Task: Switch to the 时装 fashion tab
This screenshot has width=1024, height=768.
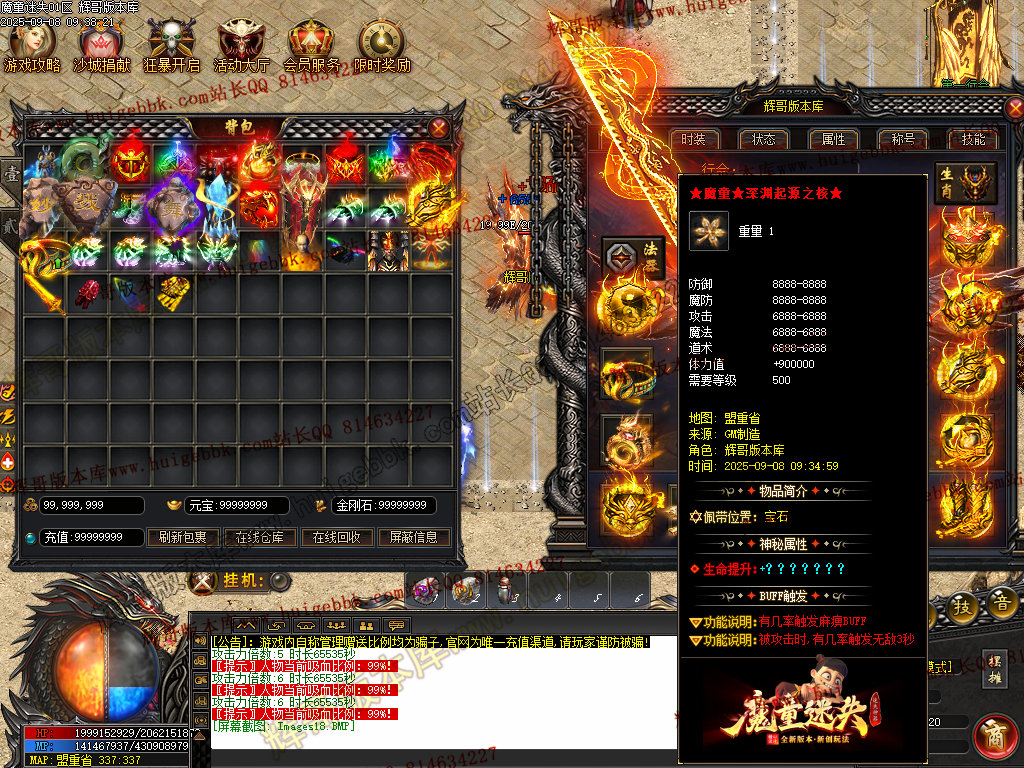Action: coord(694,139)
